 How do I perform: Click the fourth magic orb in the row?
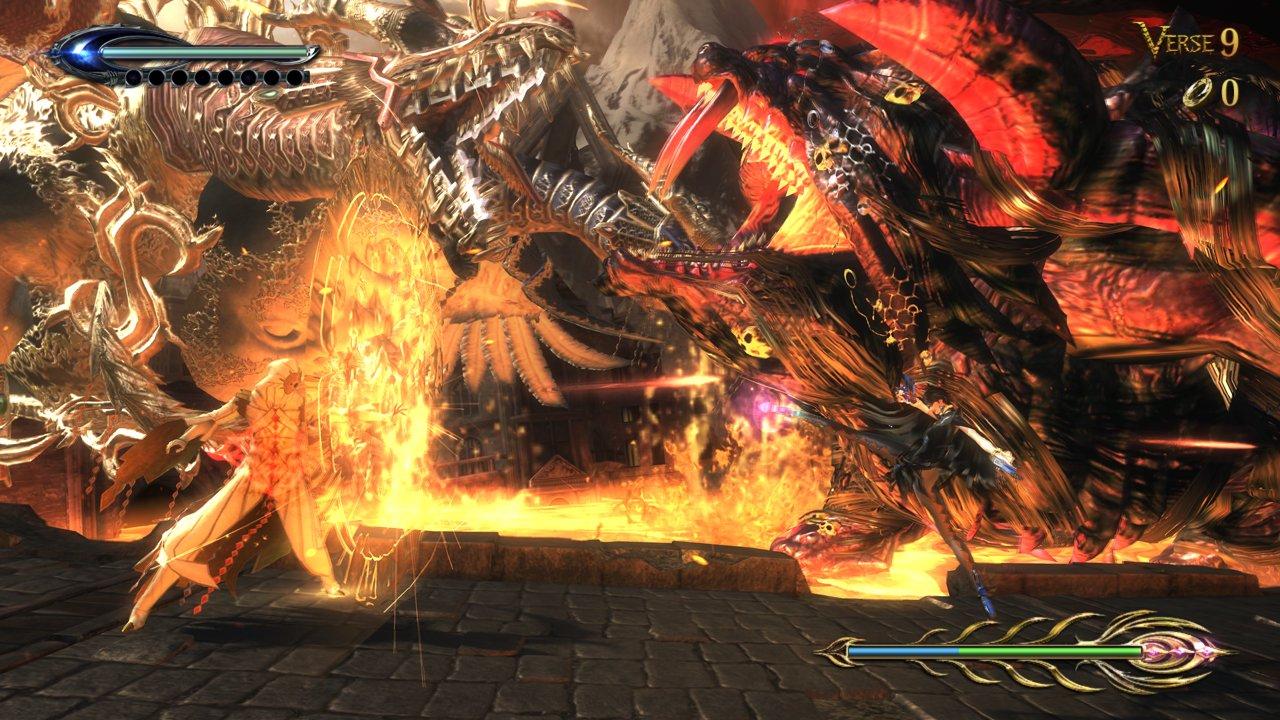point(203,77)
